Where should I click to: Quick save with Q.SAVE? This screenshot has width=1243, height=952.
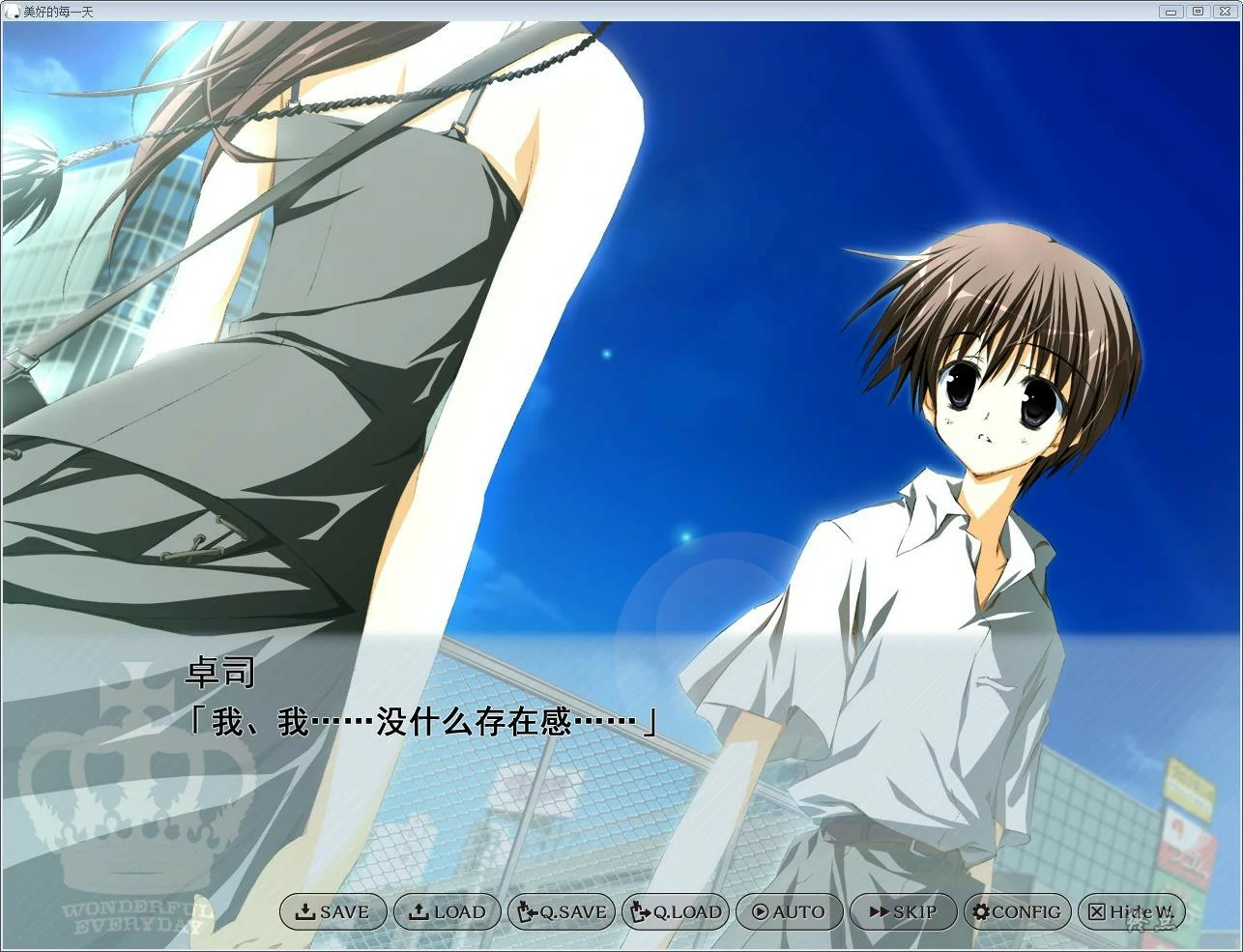pyautogui.click(x=562, y=911)
